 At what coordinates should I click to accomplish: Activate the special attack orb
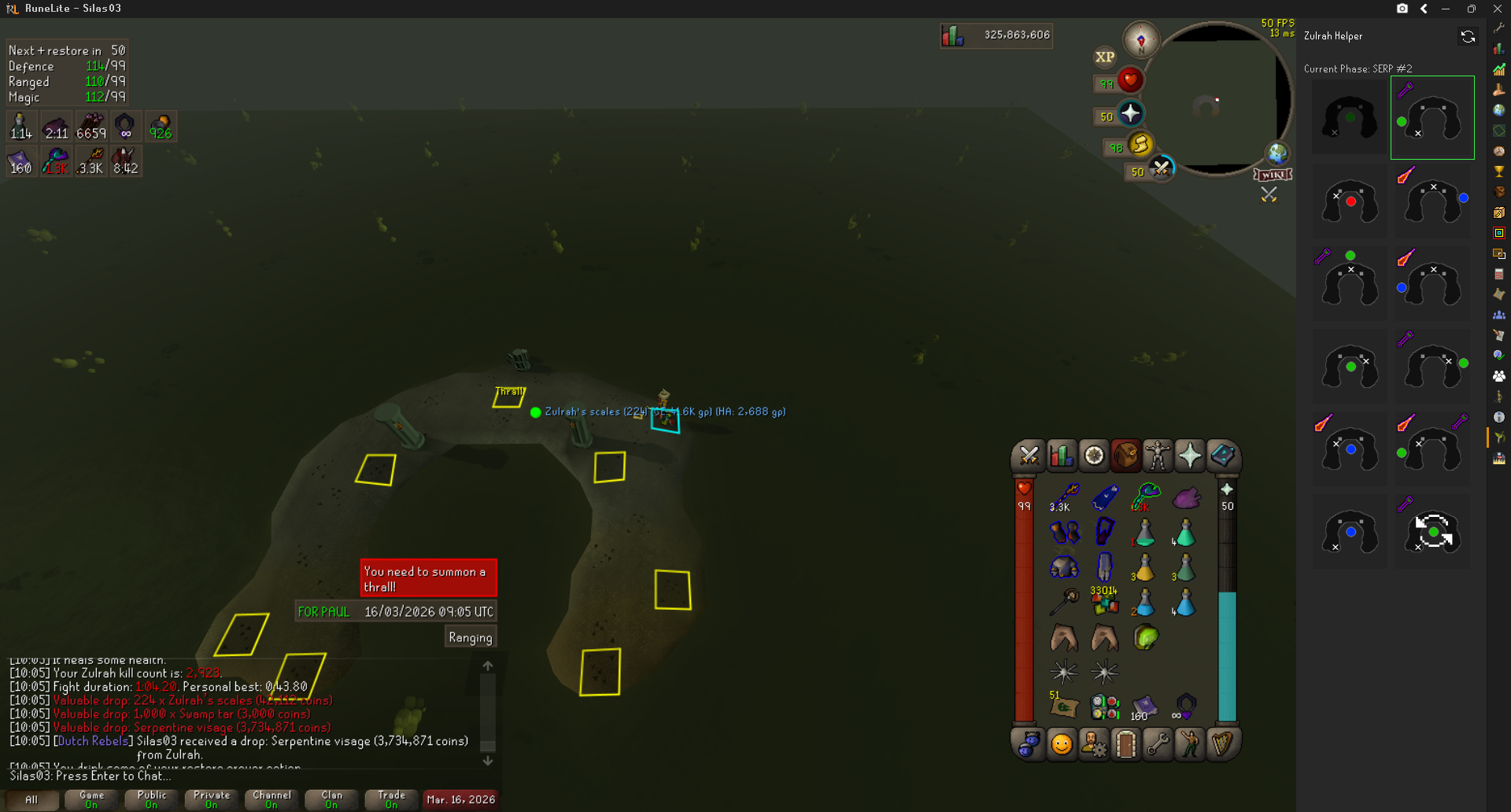point(1161,168)
